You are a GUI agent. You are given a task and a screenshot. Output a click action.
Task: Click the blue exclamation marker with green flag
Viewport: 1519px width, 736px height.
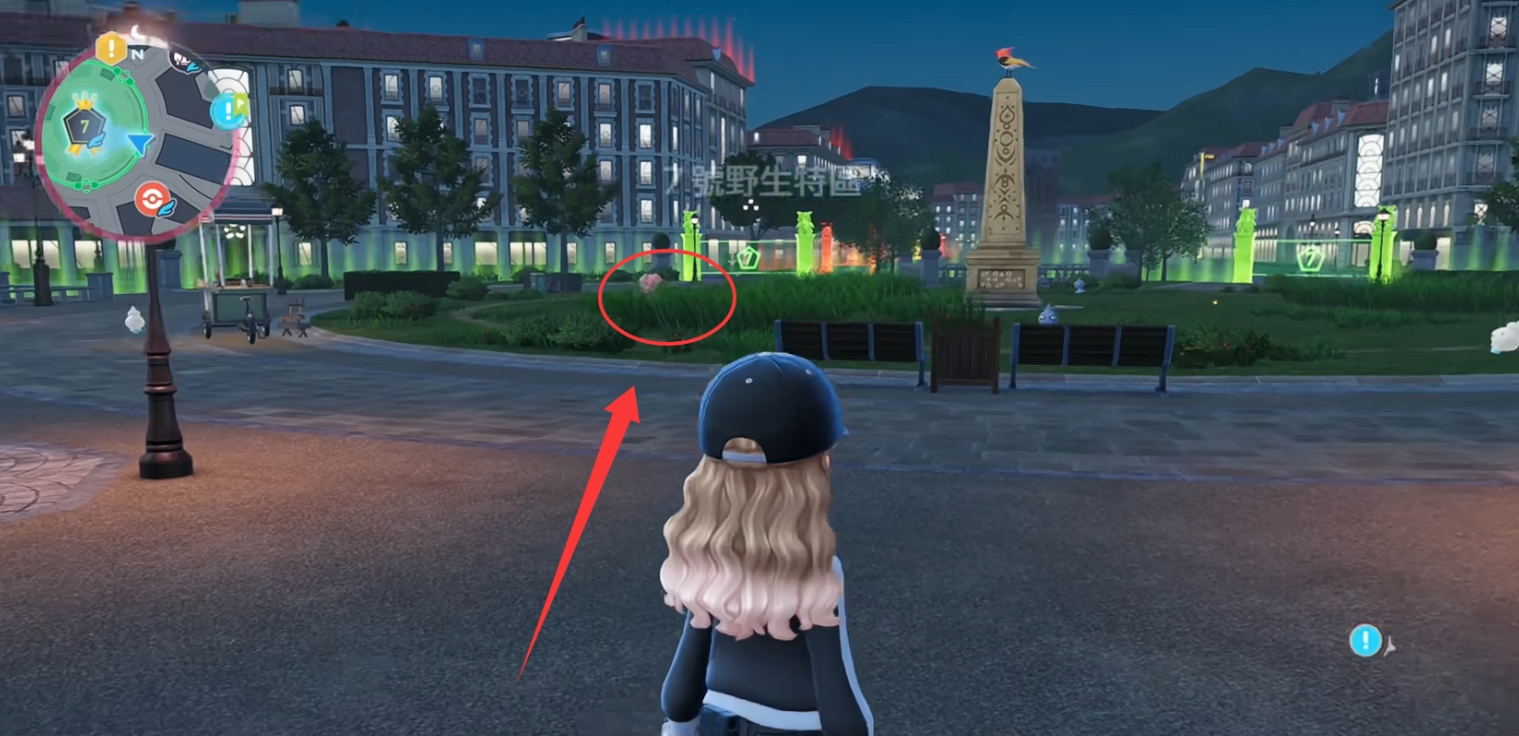tap(230, 108)
